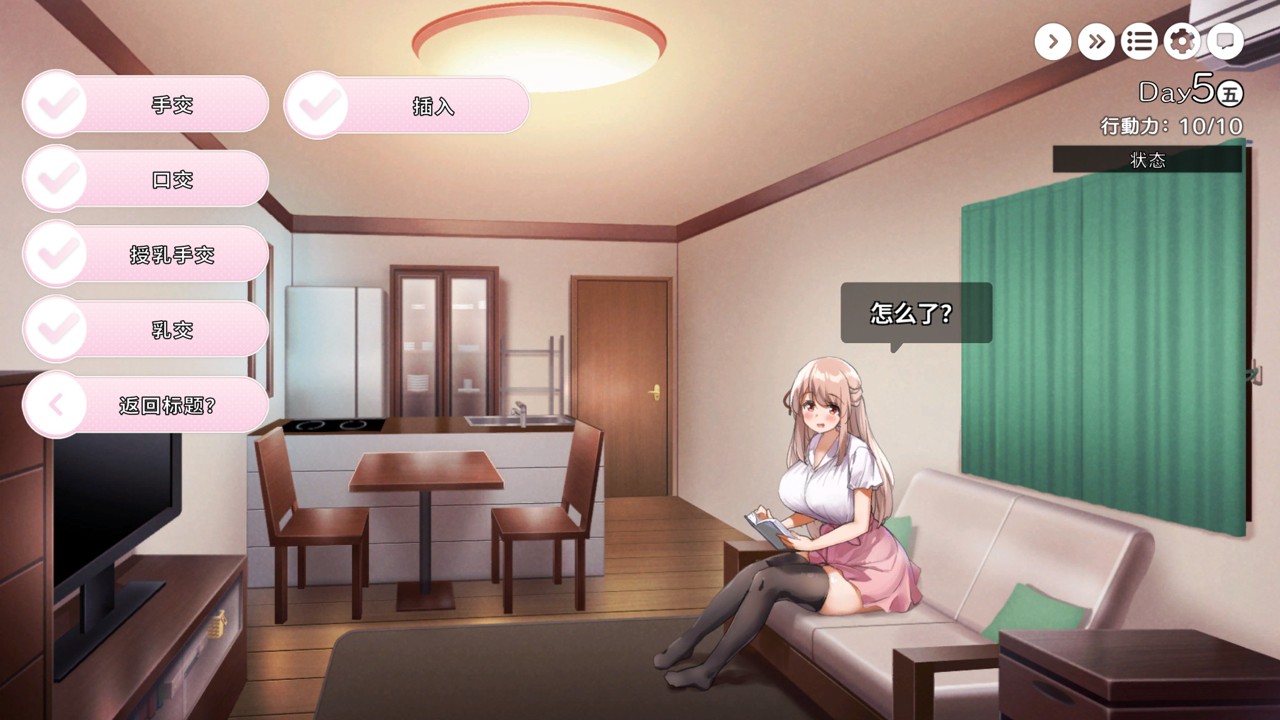Open the list log icon
1280x720 pixels.
pyautogui.click(x=1139, y=41)
